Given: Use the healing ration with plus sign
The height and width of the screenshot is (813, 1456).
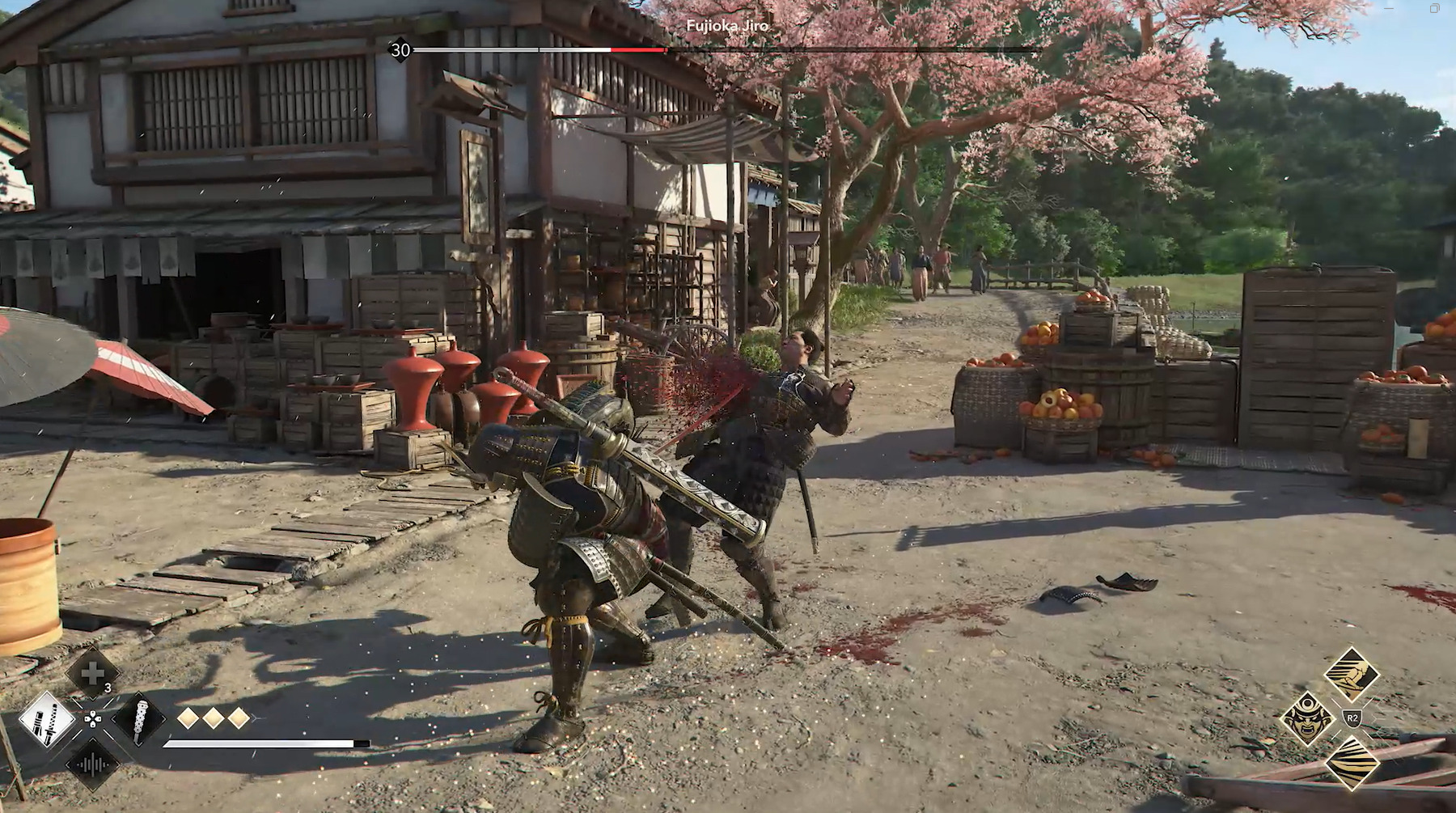Looking at the screenshot, I should click(x=91, y=673).
